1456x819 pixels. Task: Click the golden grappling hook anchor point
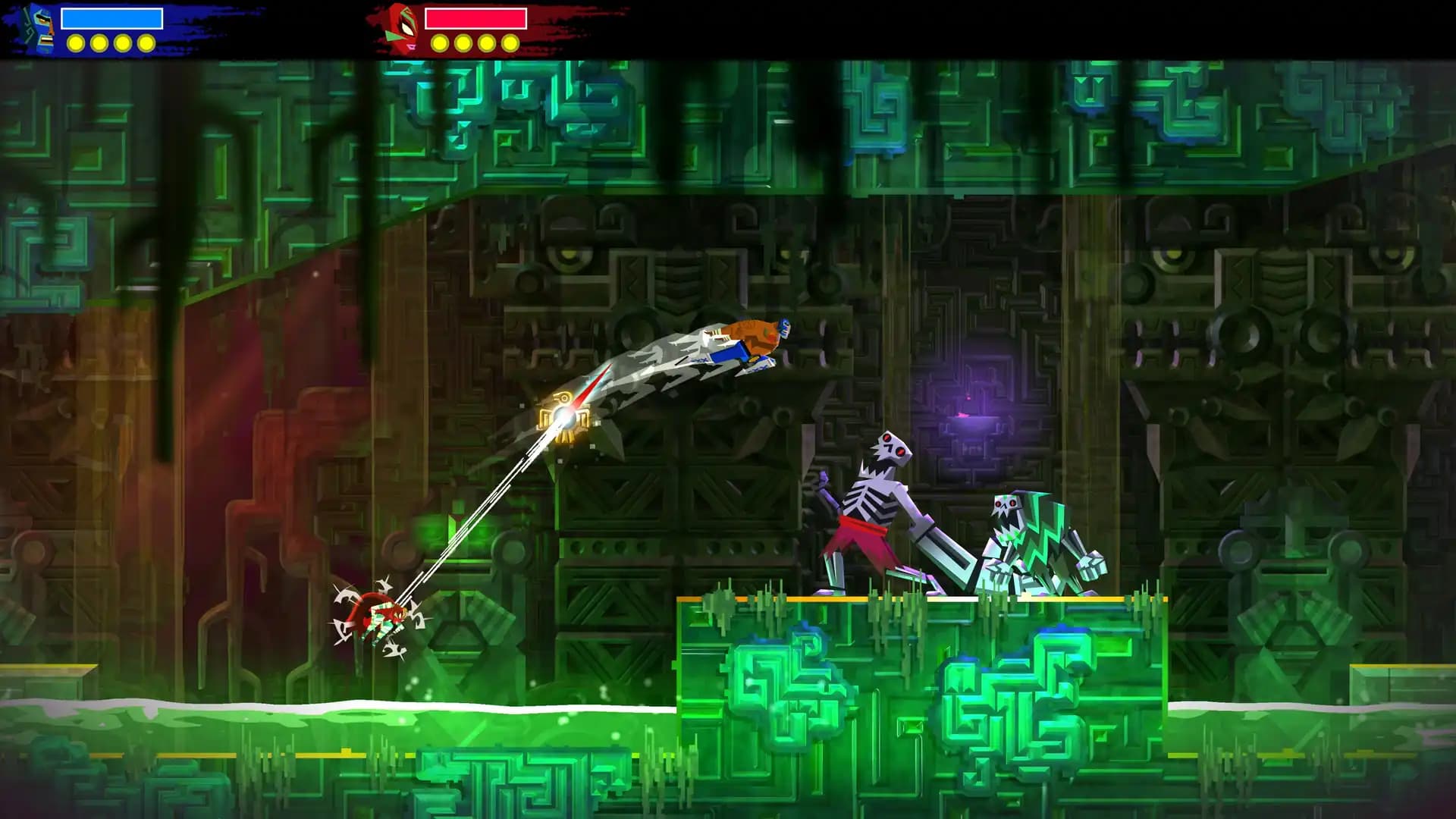(x=563, y=413)
